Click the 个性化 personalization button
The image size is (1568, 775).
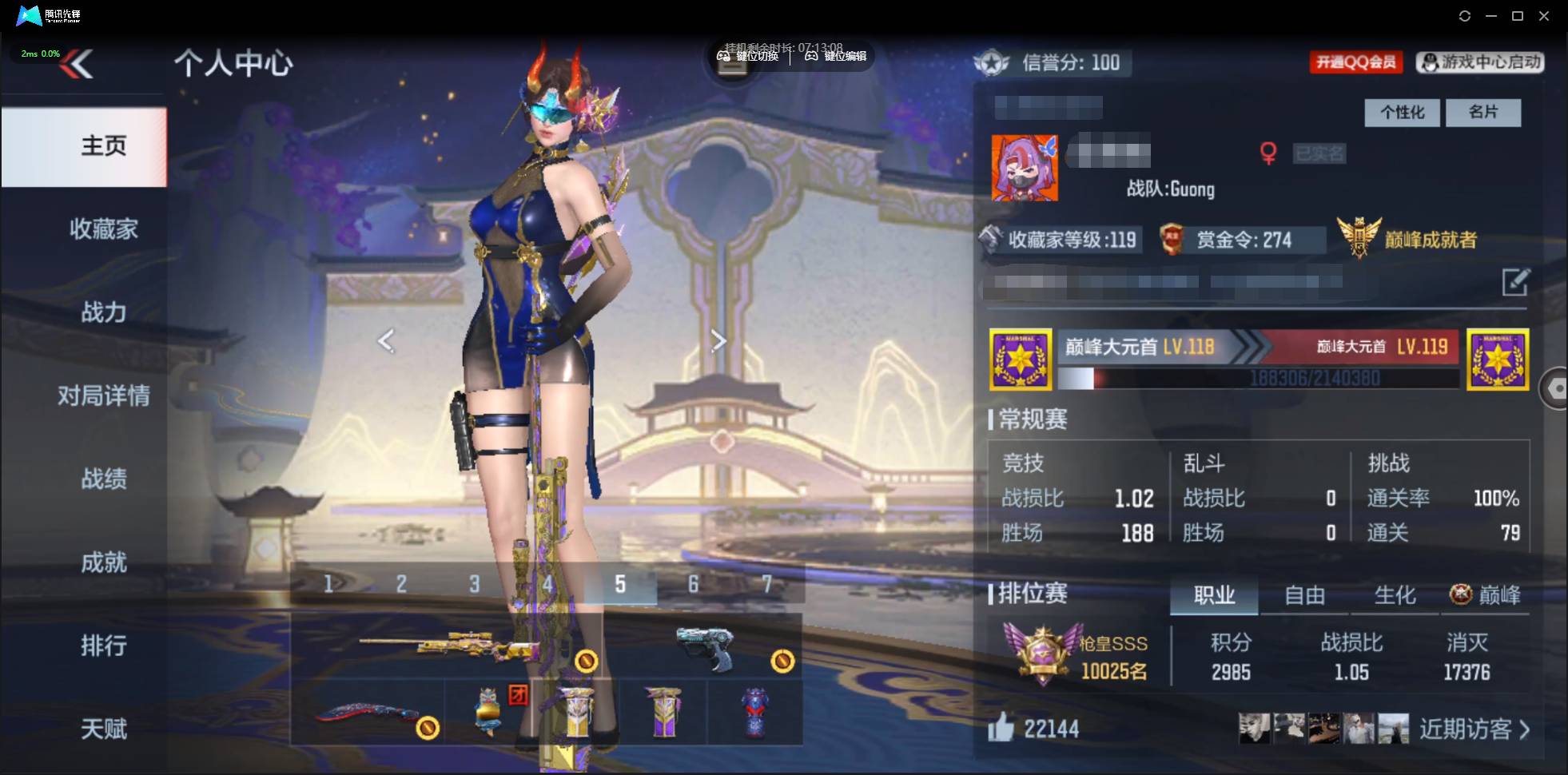click(x=1402, y=113)
